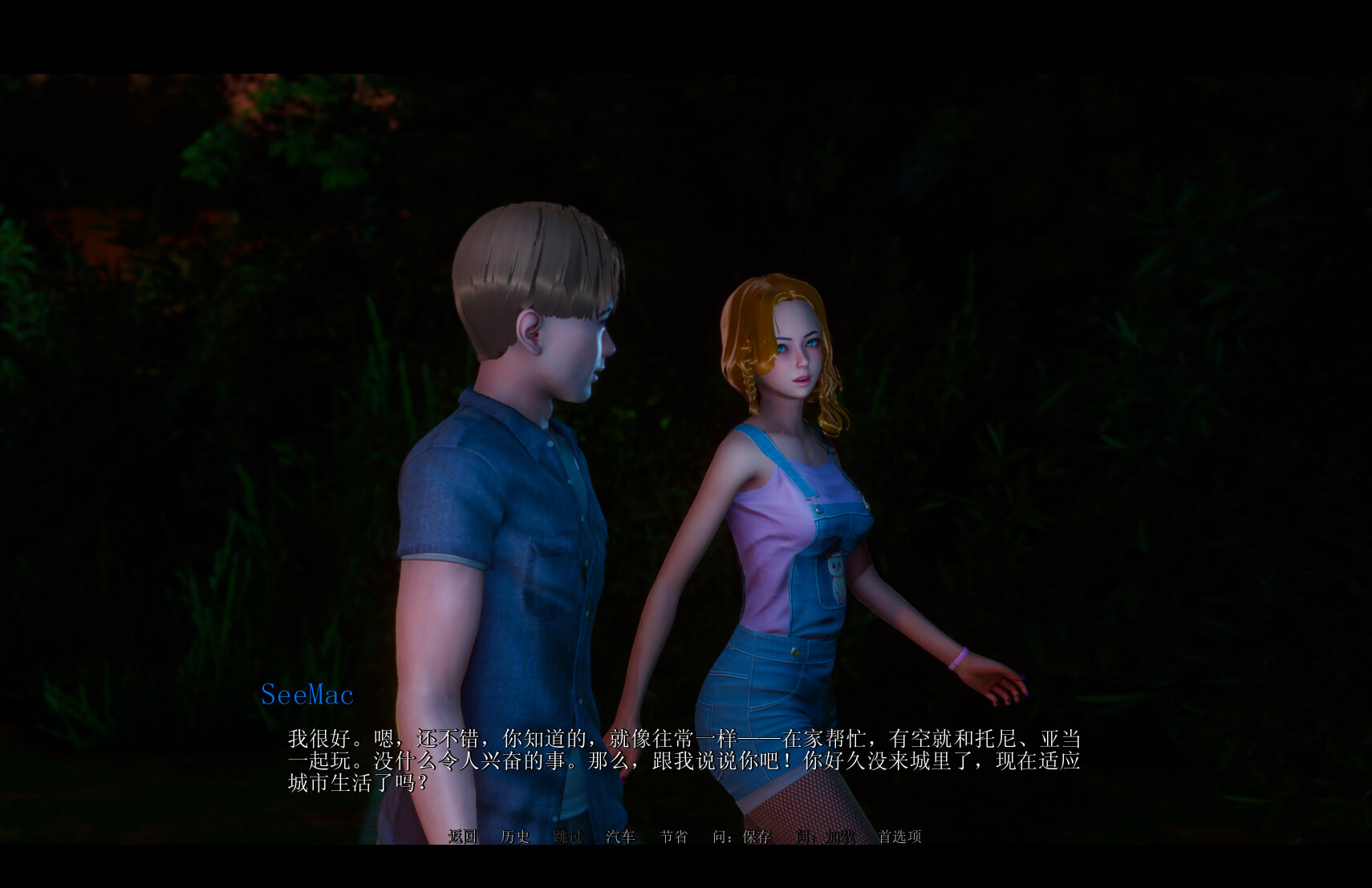Quick load with 问:加载

pos(825,837)
